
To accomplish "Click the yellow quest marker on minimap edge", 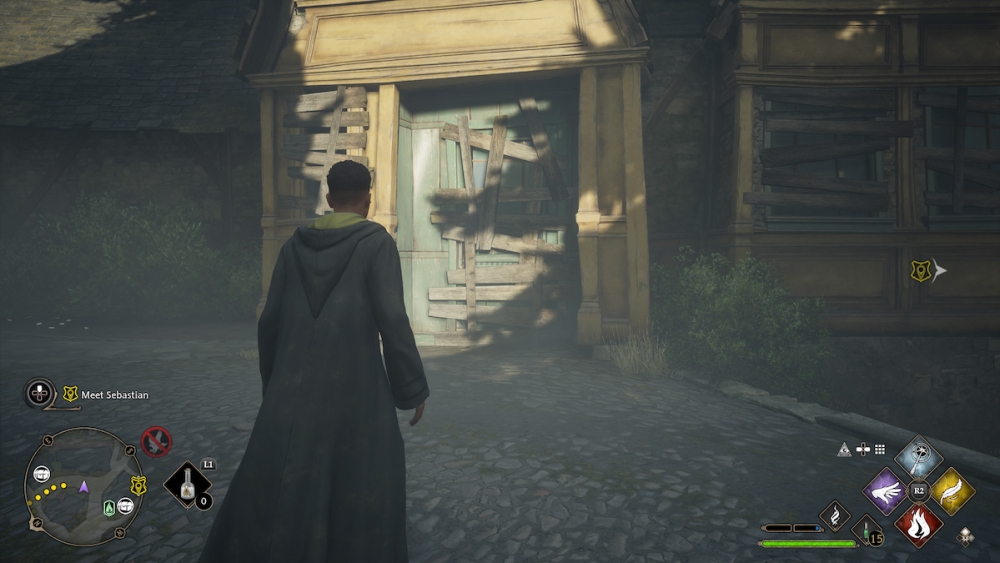I will 138,485.
